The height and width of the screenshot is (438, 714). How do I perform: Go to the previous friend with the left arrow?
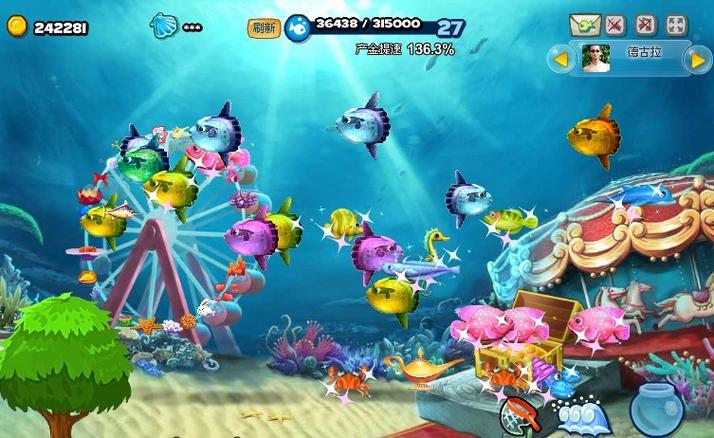coord(562,59)
